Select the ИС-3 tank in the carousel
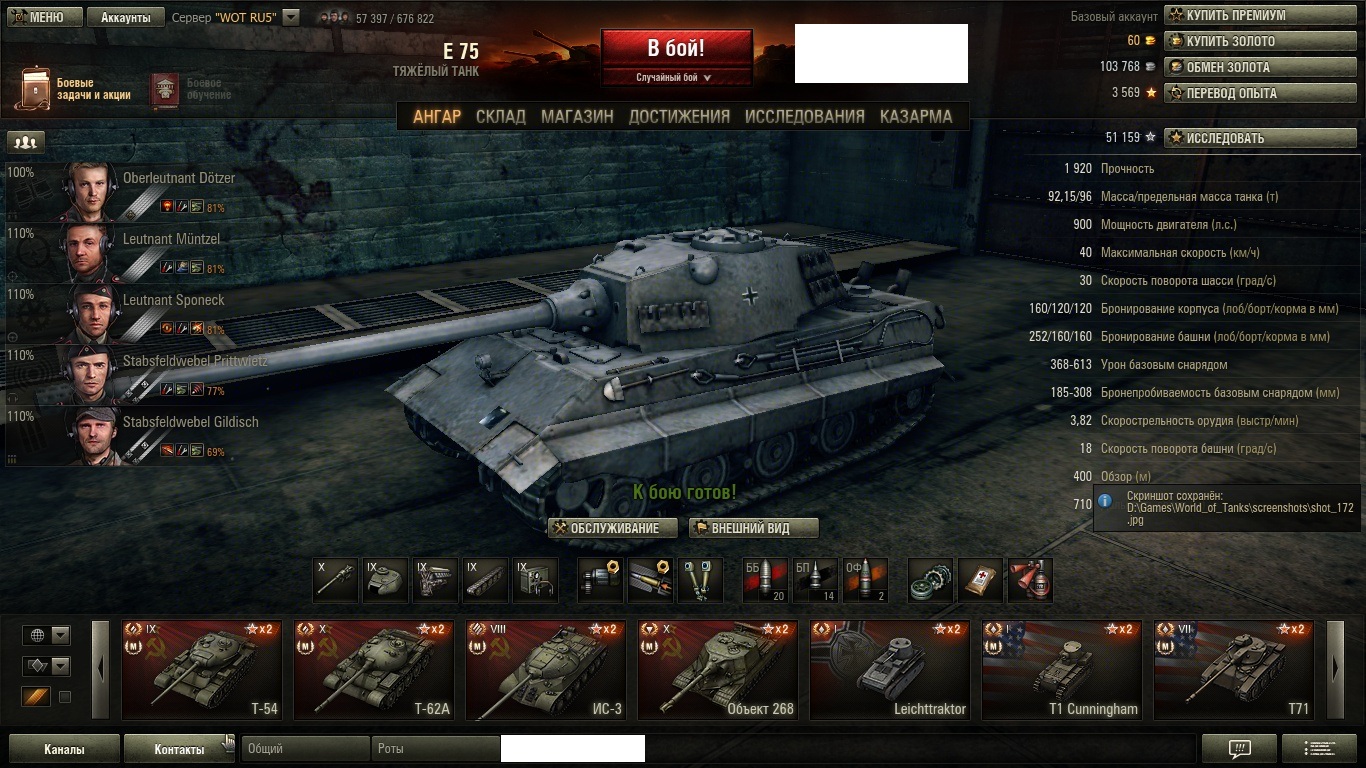Viewport: 1366px width, 768px height. point(546,670)
